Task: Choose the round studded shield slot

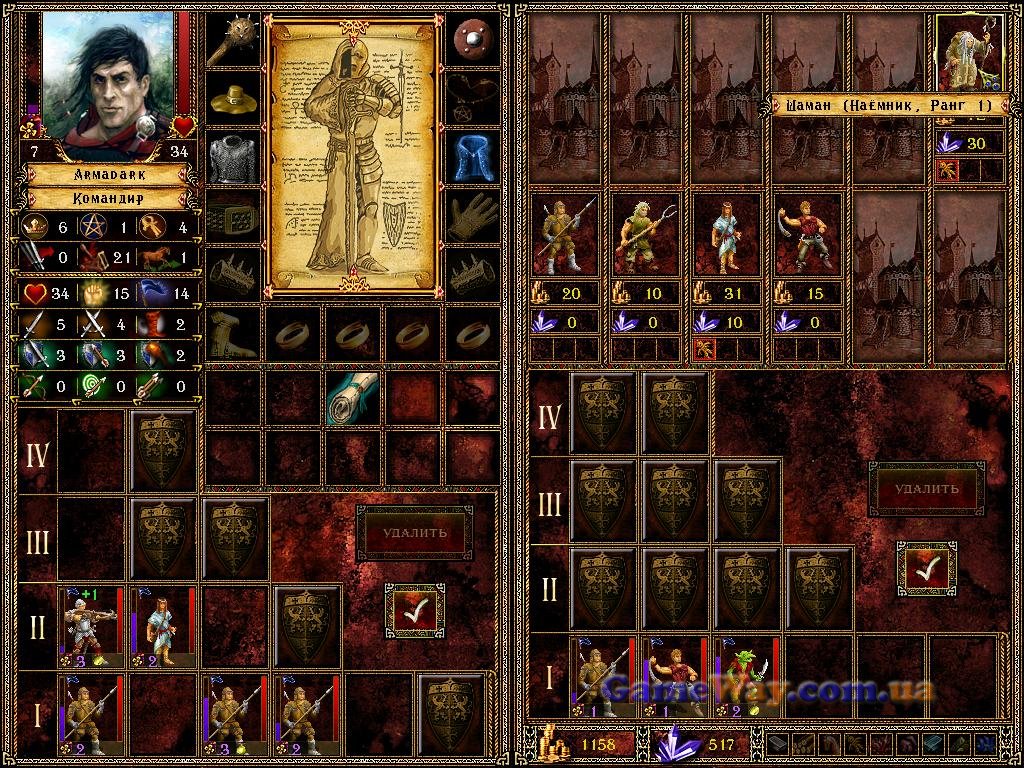Action: [x=471, y=42]
